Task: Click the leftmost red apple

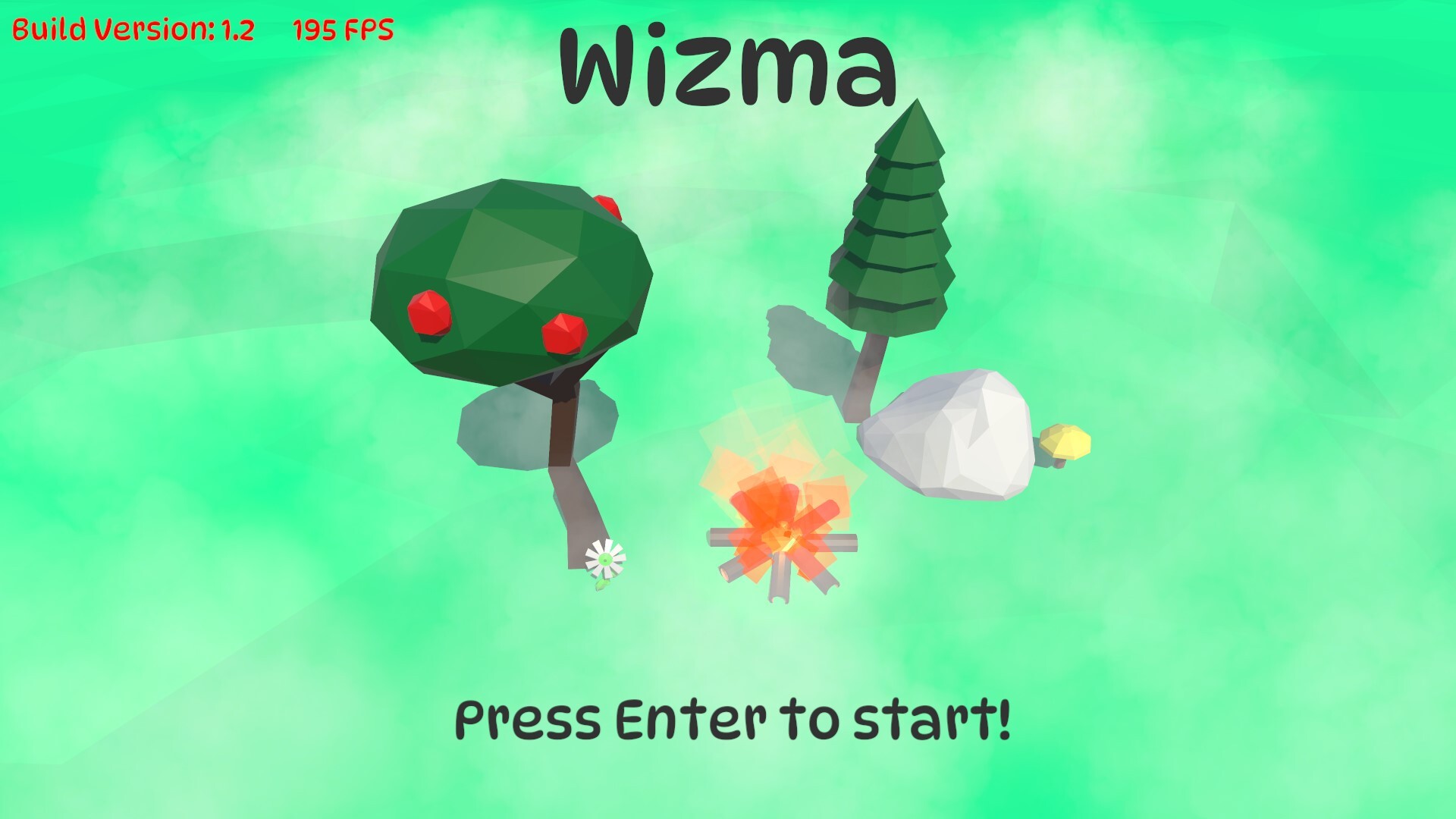Action: coord(428,315)
